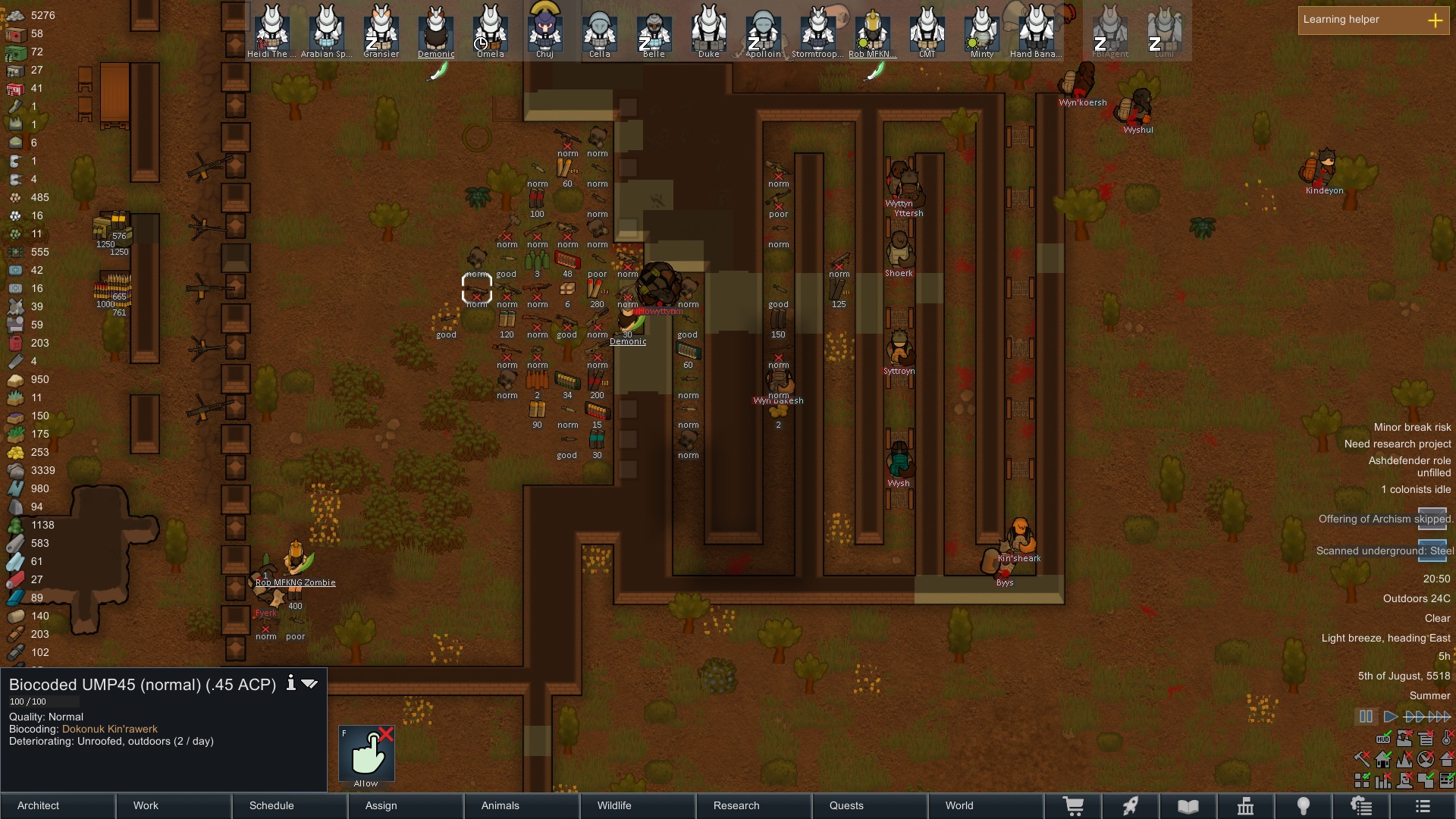
Task: Open the history book icon tab
Action: pos(1188,806)
